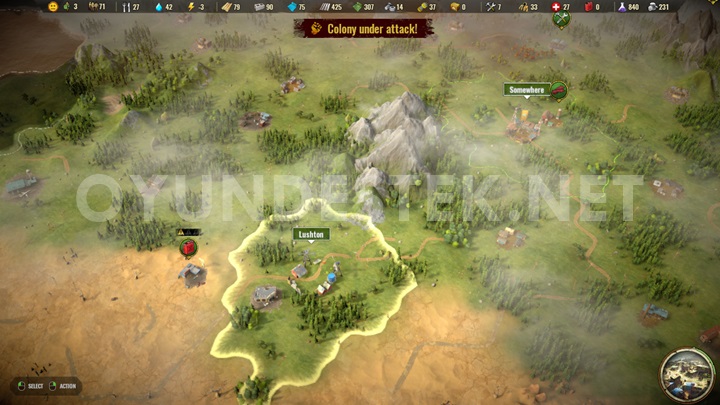Click the red fuel canister map marker
Viewport: 720px width, 405px height.
(187, 247)
